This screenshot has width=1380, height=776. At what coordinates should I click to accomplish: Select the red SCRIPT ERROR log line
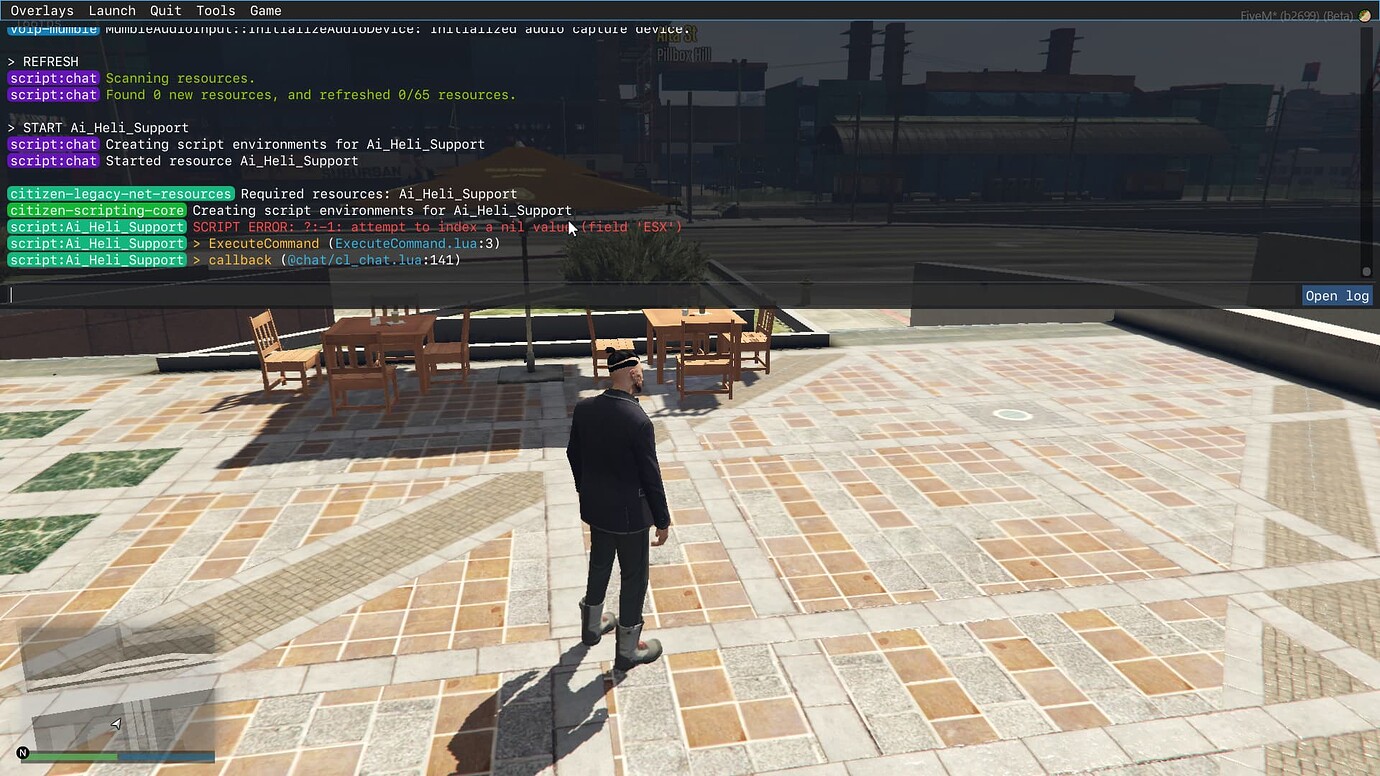tap(440, 227)
